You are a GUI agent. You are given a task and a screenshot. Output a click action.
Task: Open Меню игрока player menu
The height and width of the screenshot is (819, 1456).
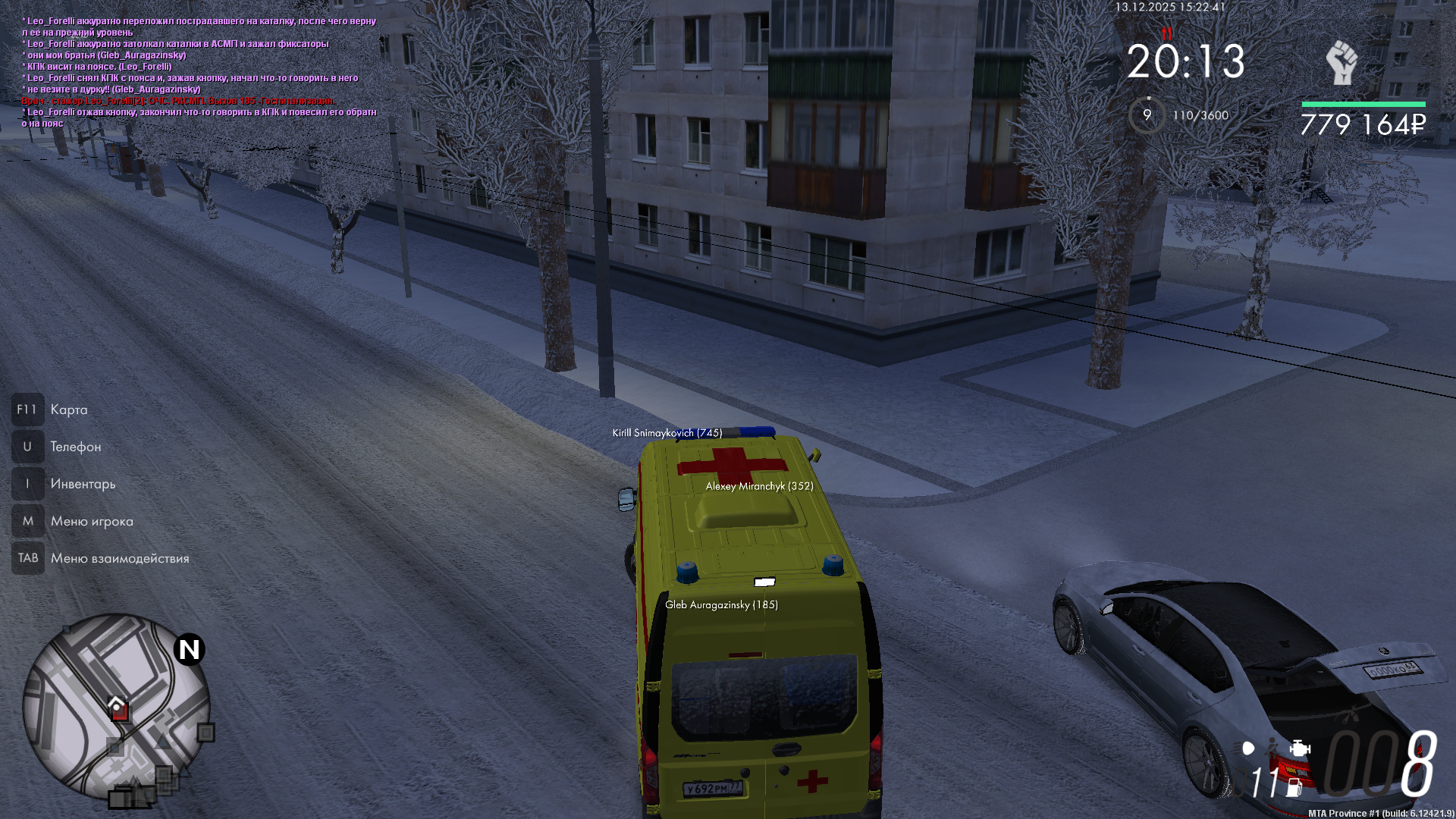tap(91, 521)
